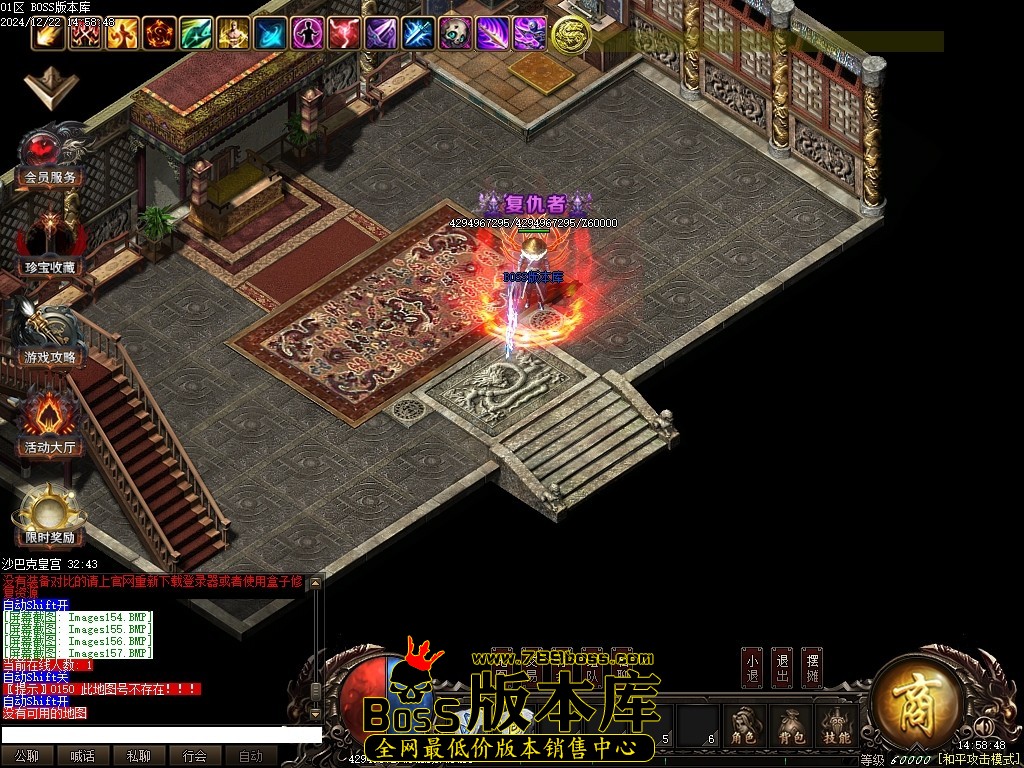The image size is (1024, 768).
Task: Claim the 限时奖励 timed reward
Action: 50,516
